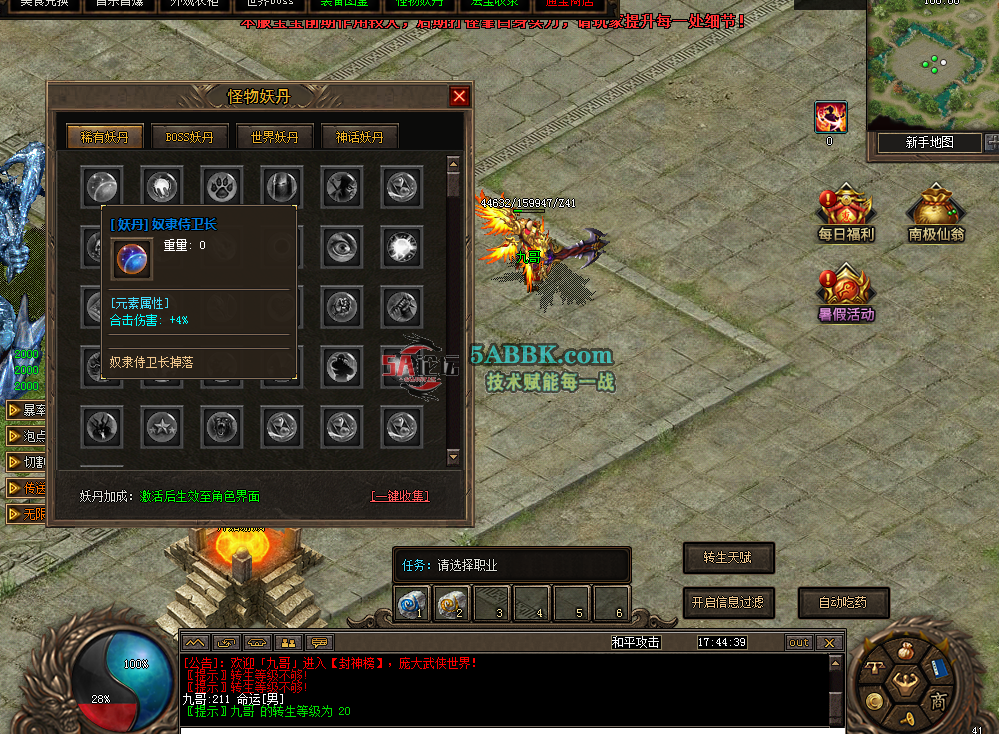Click the 和平攻击 attack mode label

[636, 642]
